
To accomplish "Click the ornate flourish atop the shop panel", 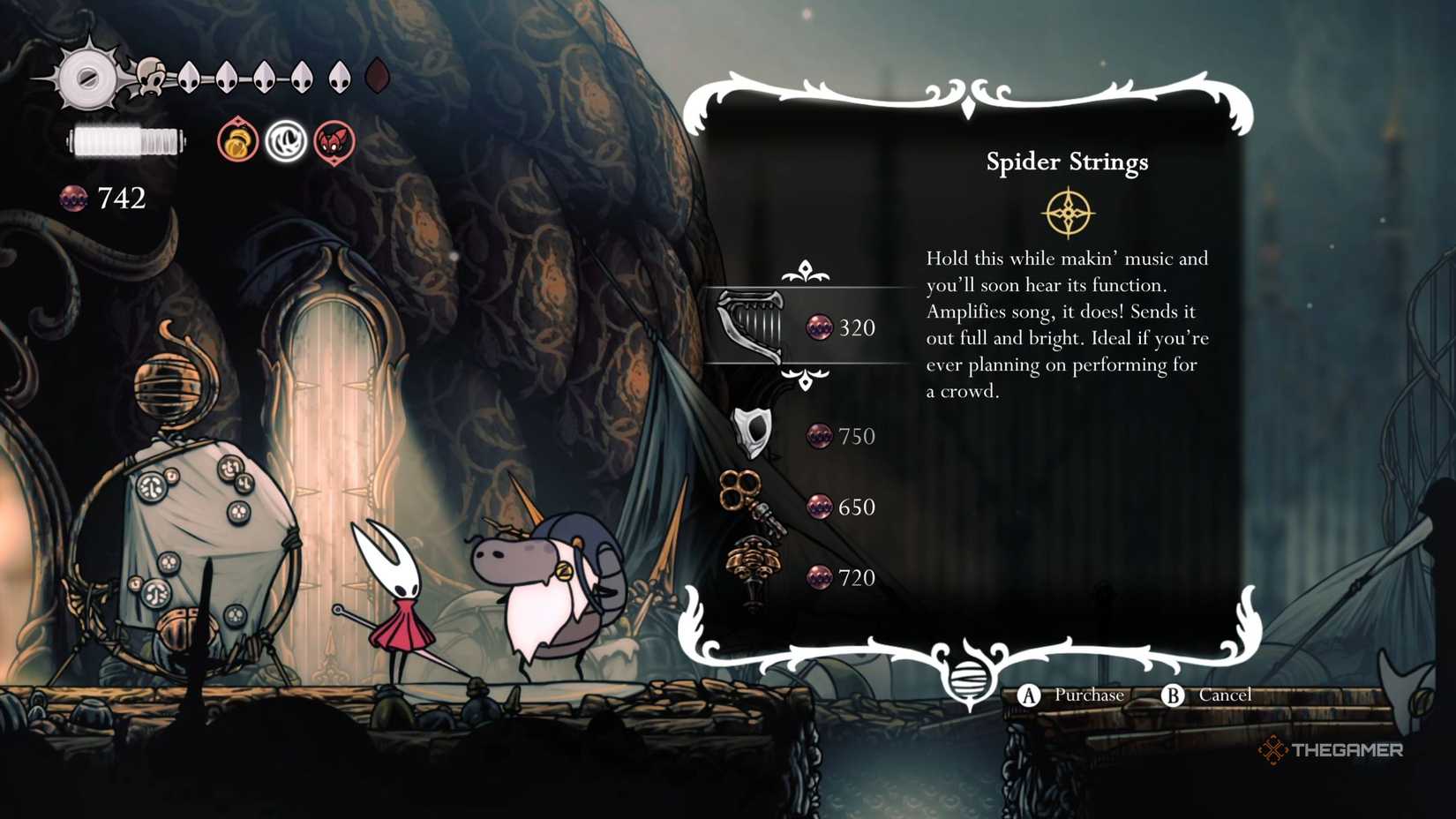I will tap(971, 93).
